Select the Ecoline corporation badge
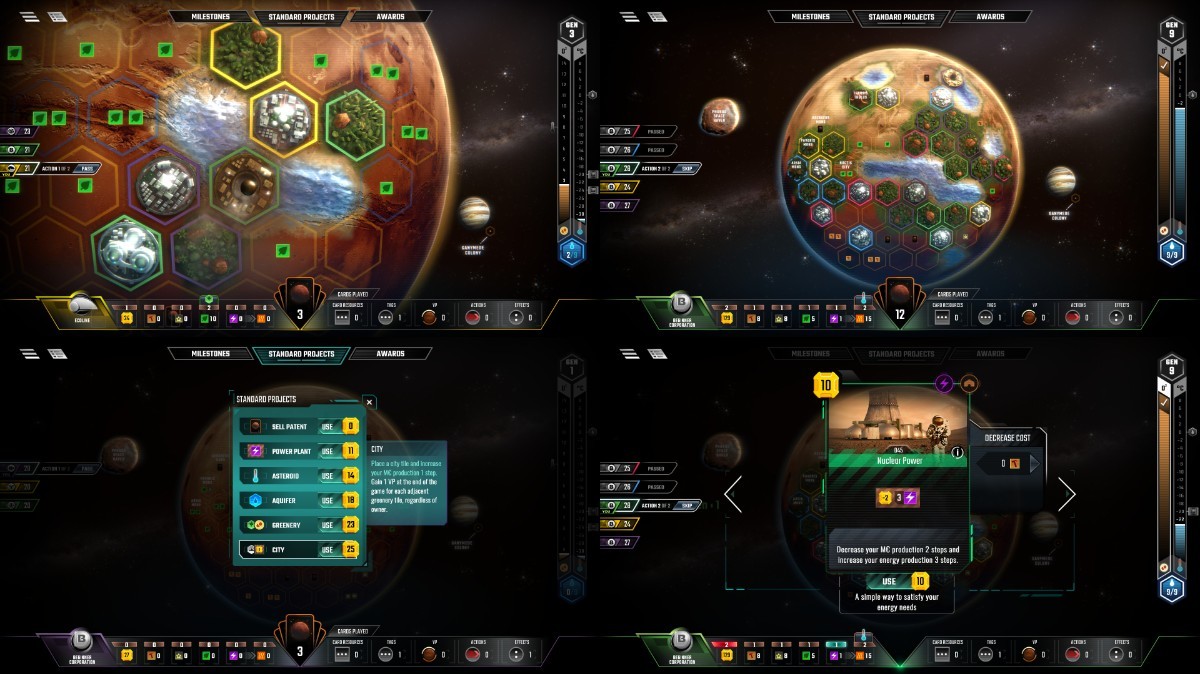The height and width of the screenshot is (674, 1200). [82, 307]
